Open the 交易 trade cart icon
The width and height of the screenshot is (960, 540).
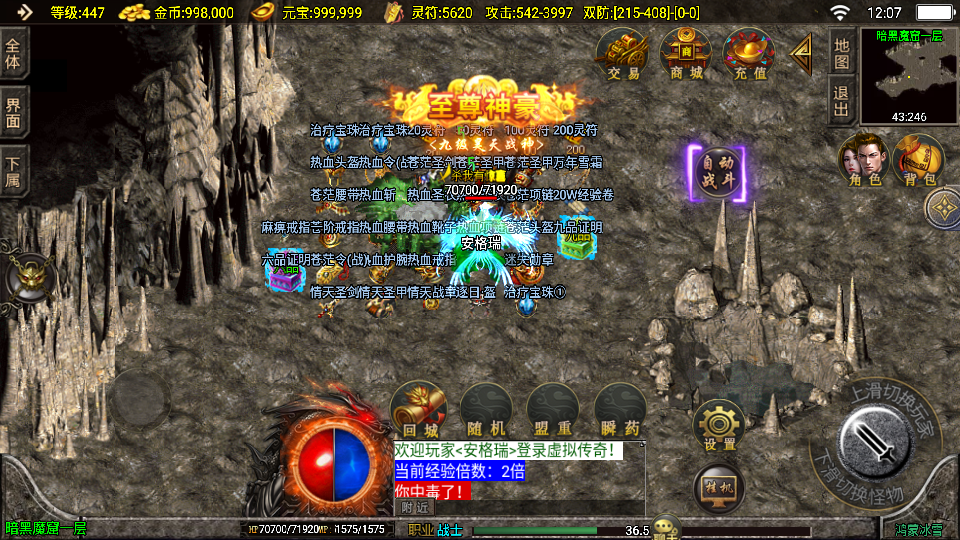pos(622,54)
